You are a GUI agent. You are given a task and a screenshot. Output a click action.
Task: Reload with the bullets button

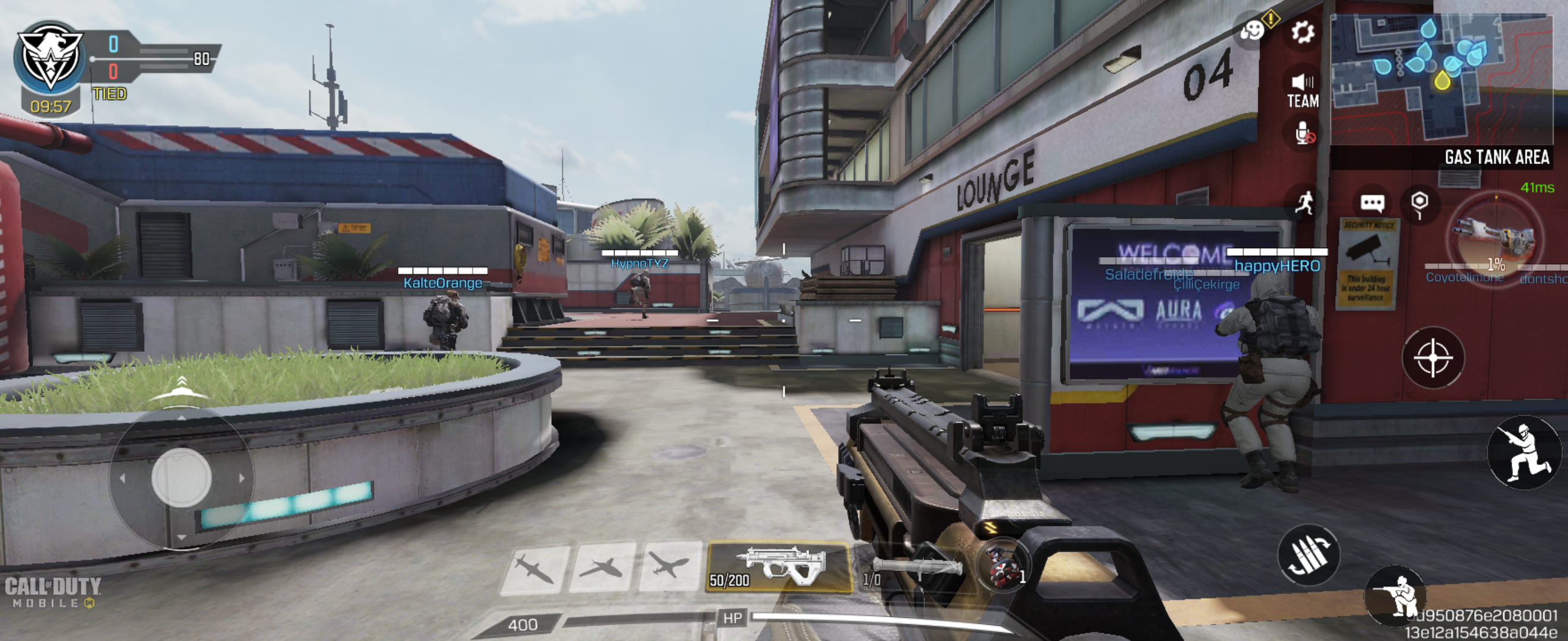pyautogui.click(x=1308, y=554)
